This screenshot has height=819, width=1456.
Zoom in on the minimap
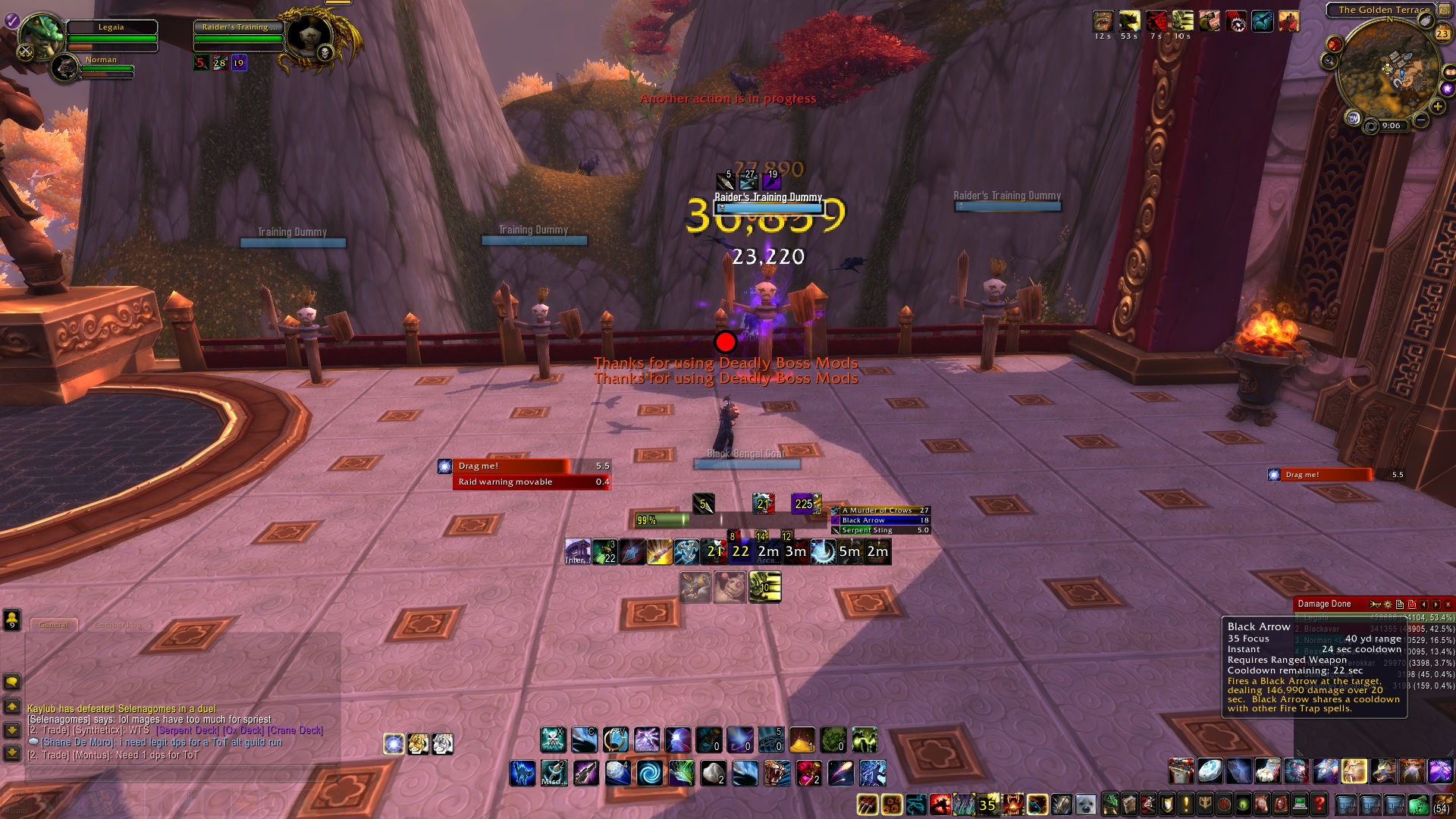[1438, 106]
